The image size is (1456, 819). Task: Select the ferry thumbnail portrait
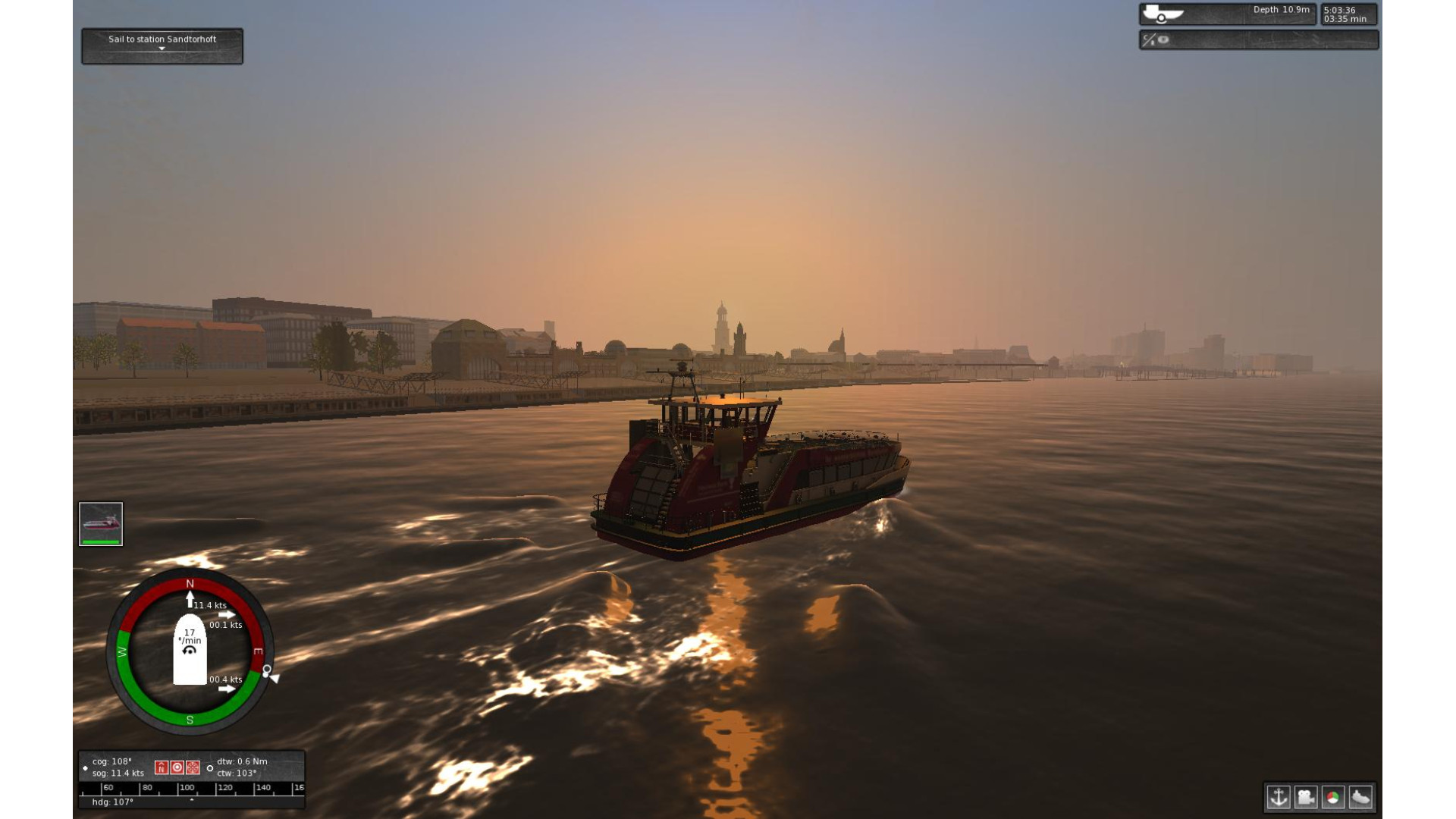(101, 523)
